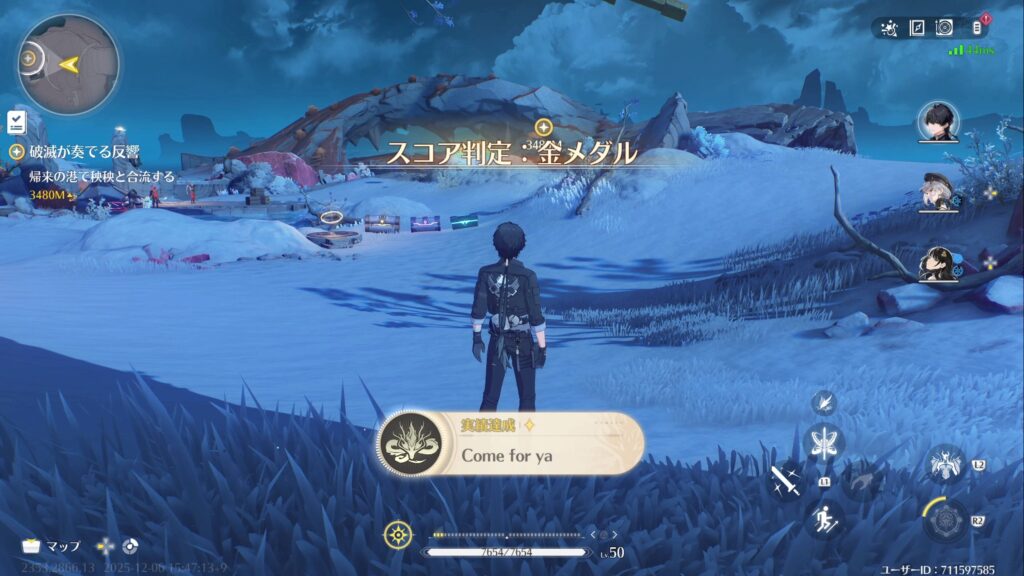Open the wish stars event icon
This screenshot has height=576, width=1024.
click(x=888, y=28)
